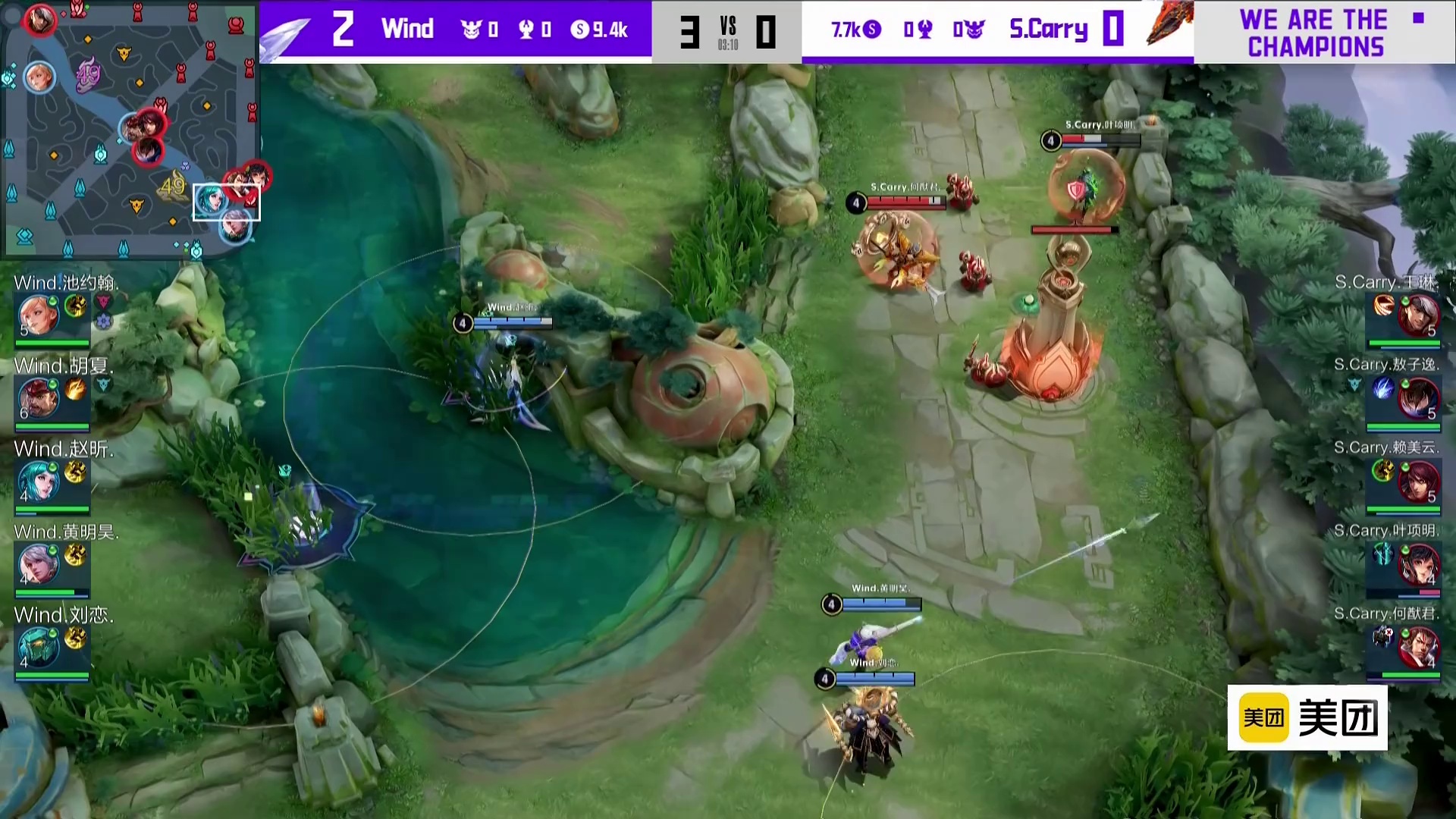This screenshot has height=819, width=1456.
Task: View S.Carry.赖美云's hero portrait
Action: (1417, 481)
